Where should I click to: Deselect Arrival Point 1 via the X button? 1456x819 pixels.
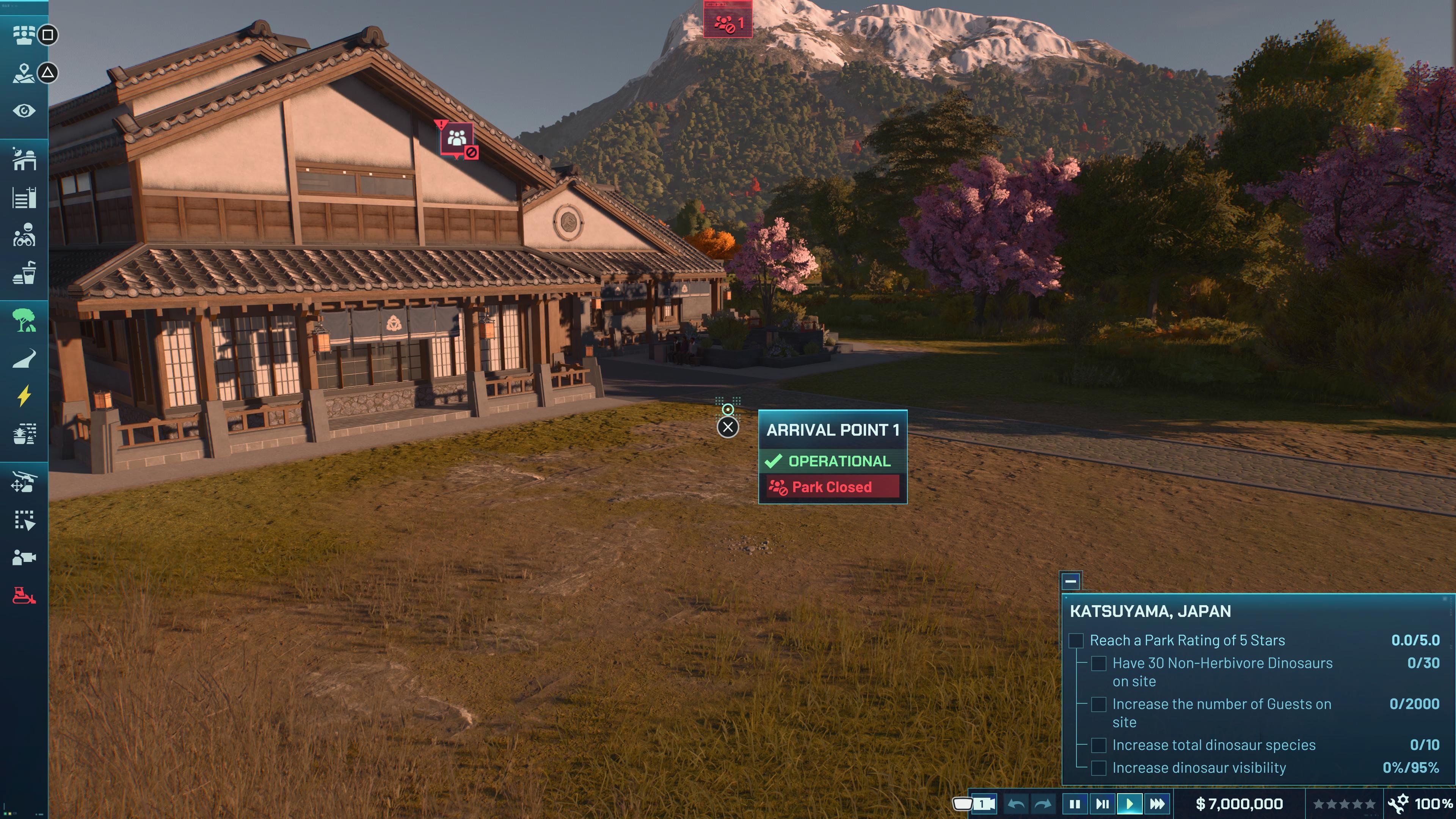(728, 427)
